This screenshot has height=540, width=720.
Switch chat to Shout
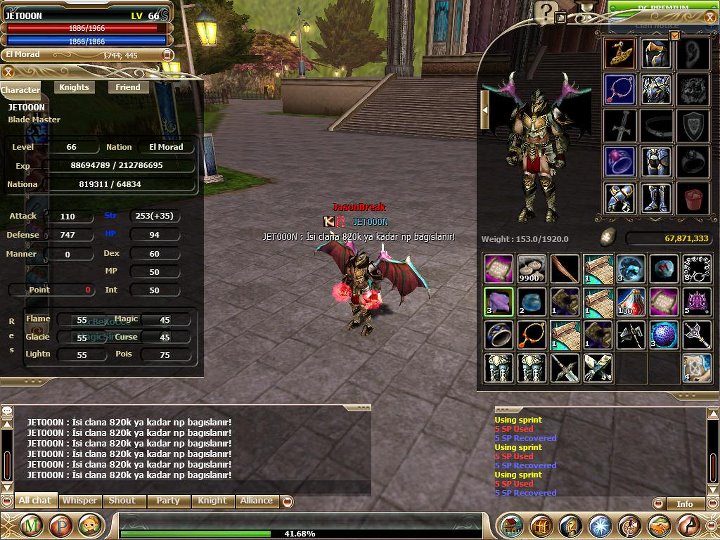point(124,500)
